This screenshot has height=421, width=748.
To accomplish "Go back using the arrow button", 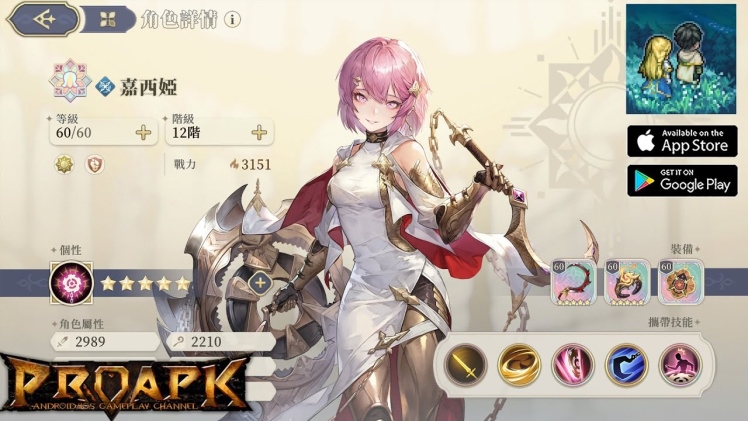I will tap(43, 18).
